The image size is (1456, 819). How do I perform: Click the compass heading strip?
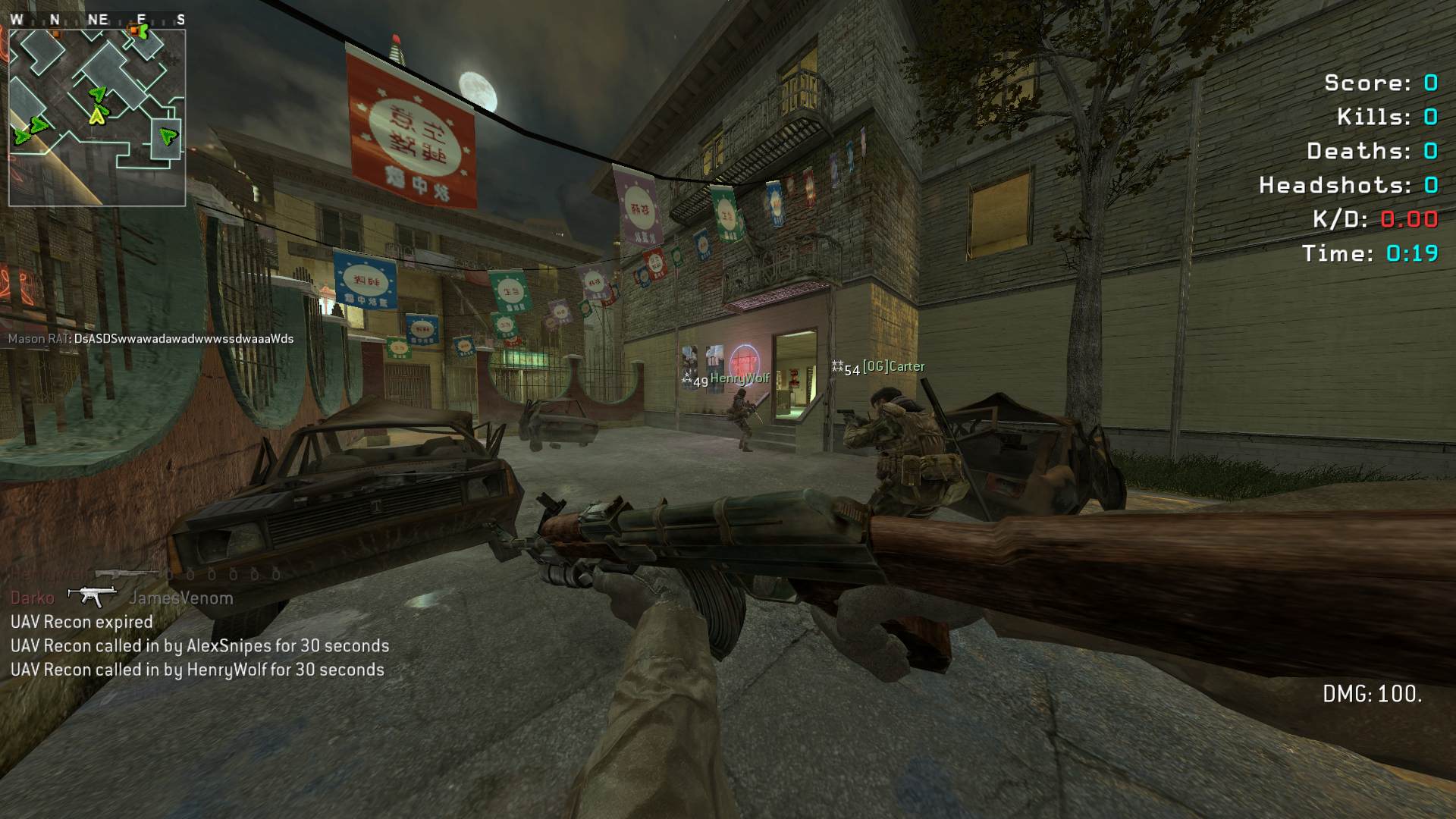click(x=97, y=20)
